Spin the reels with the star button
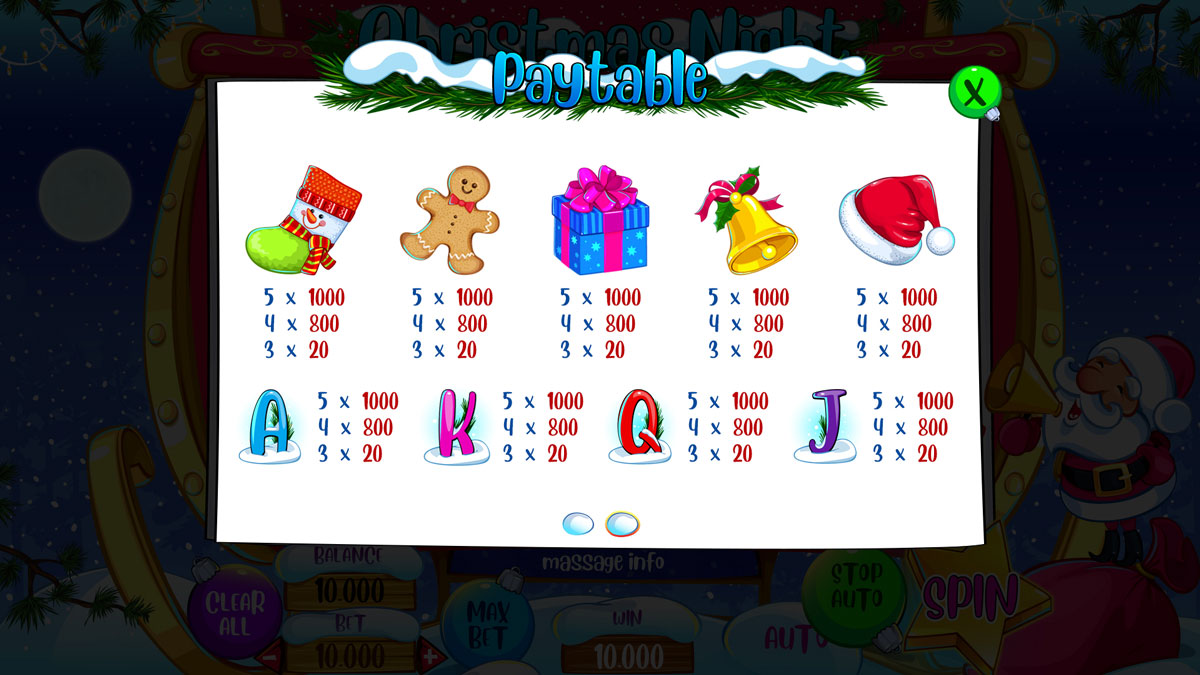 coord(970,598)
